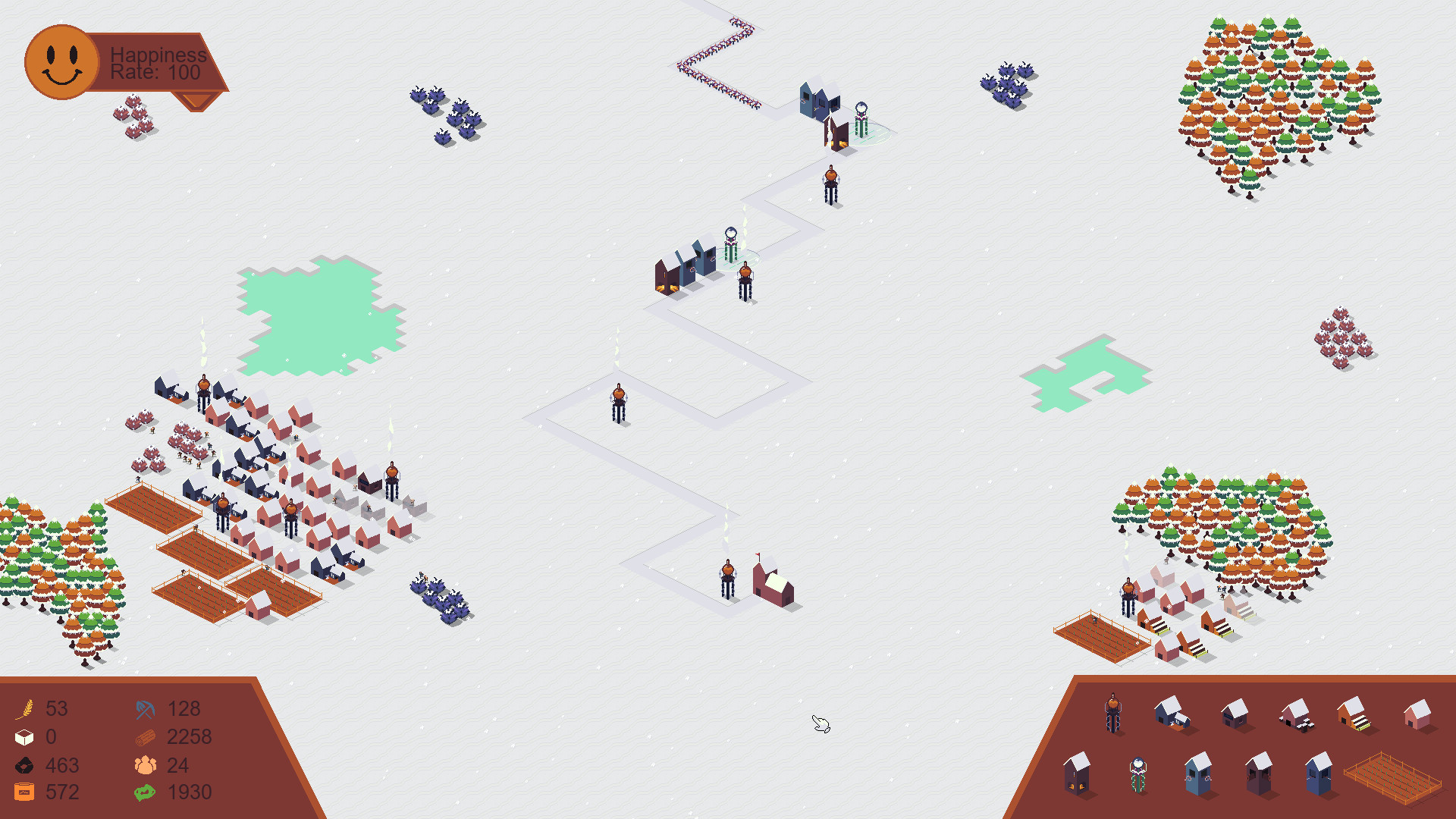Click the wood log resource icon
This screenshot has height=819, width=1456.
point(144,736)
